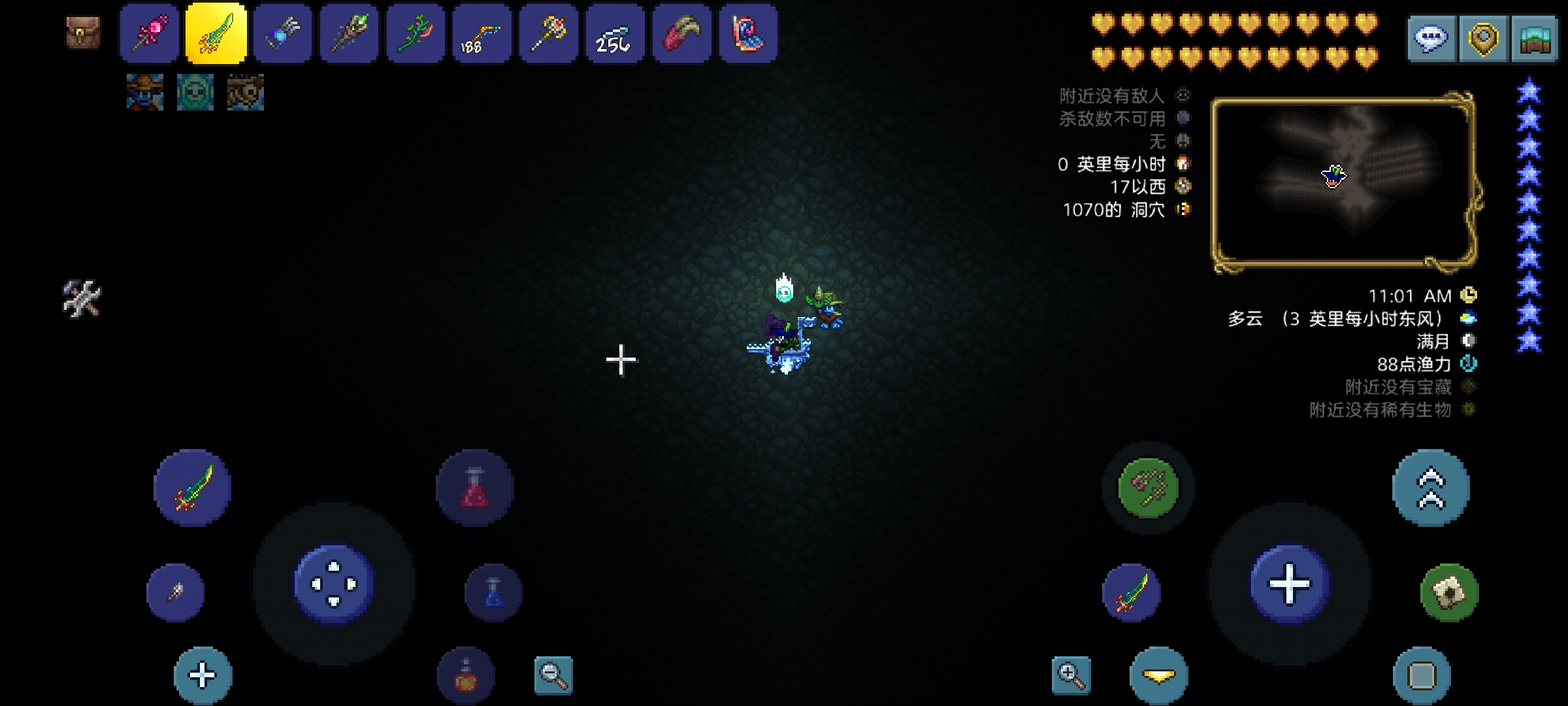Open the map pin button

pyautogui.click(x=1482, y=39)
